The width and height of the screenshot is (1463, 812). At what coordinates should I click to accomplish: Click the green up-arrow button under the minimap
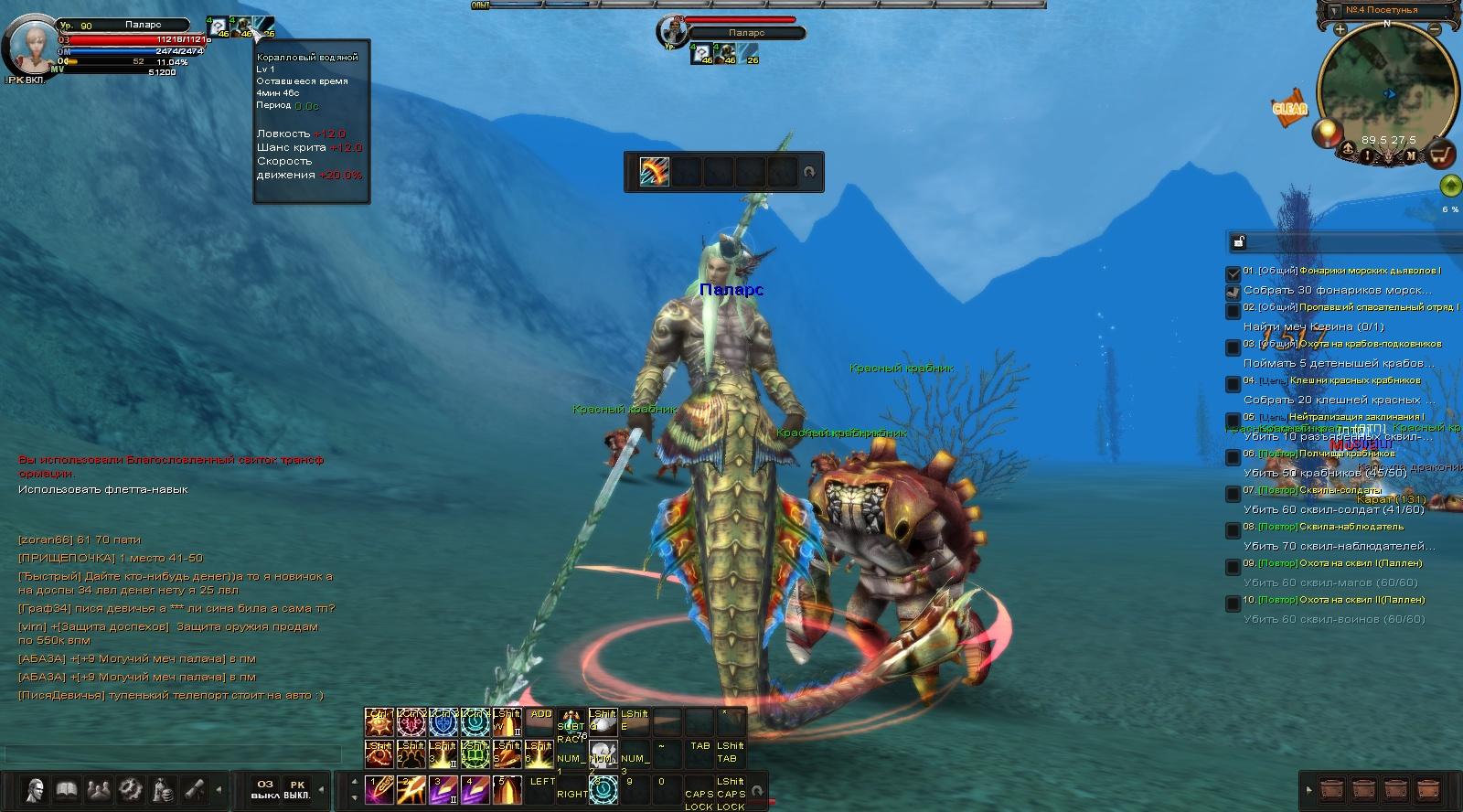pyautogui.click(x=1450, y=187)
